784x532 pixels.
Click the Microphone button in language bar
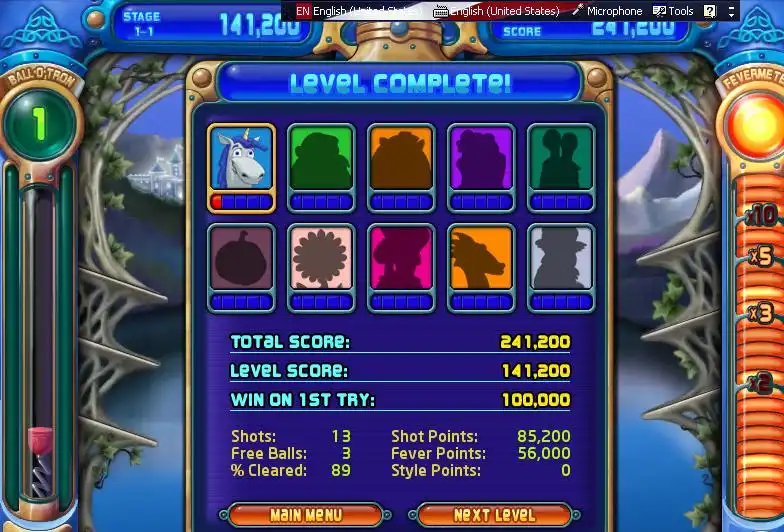[x=607, y=11]
